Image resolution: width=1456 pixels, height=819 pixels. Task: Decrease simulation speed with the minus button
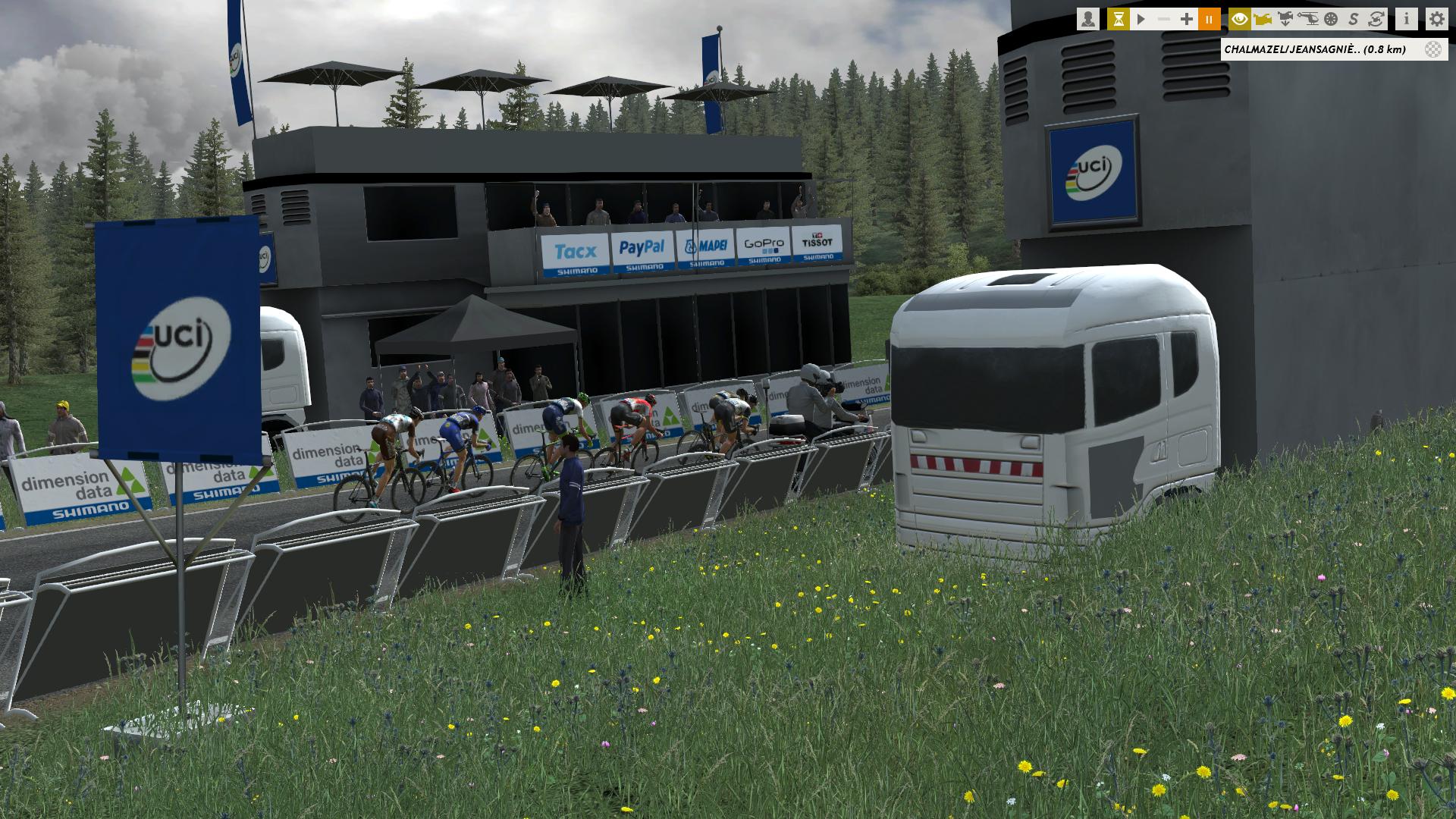[1163, 20]
